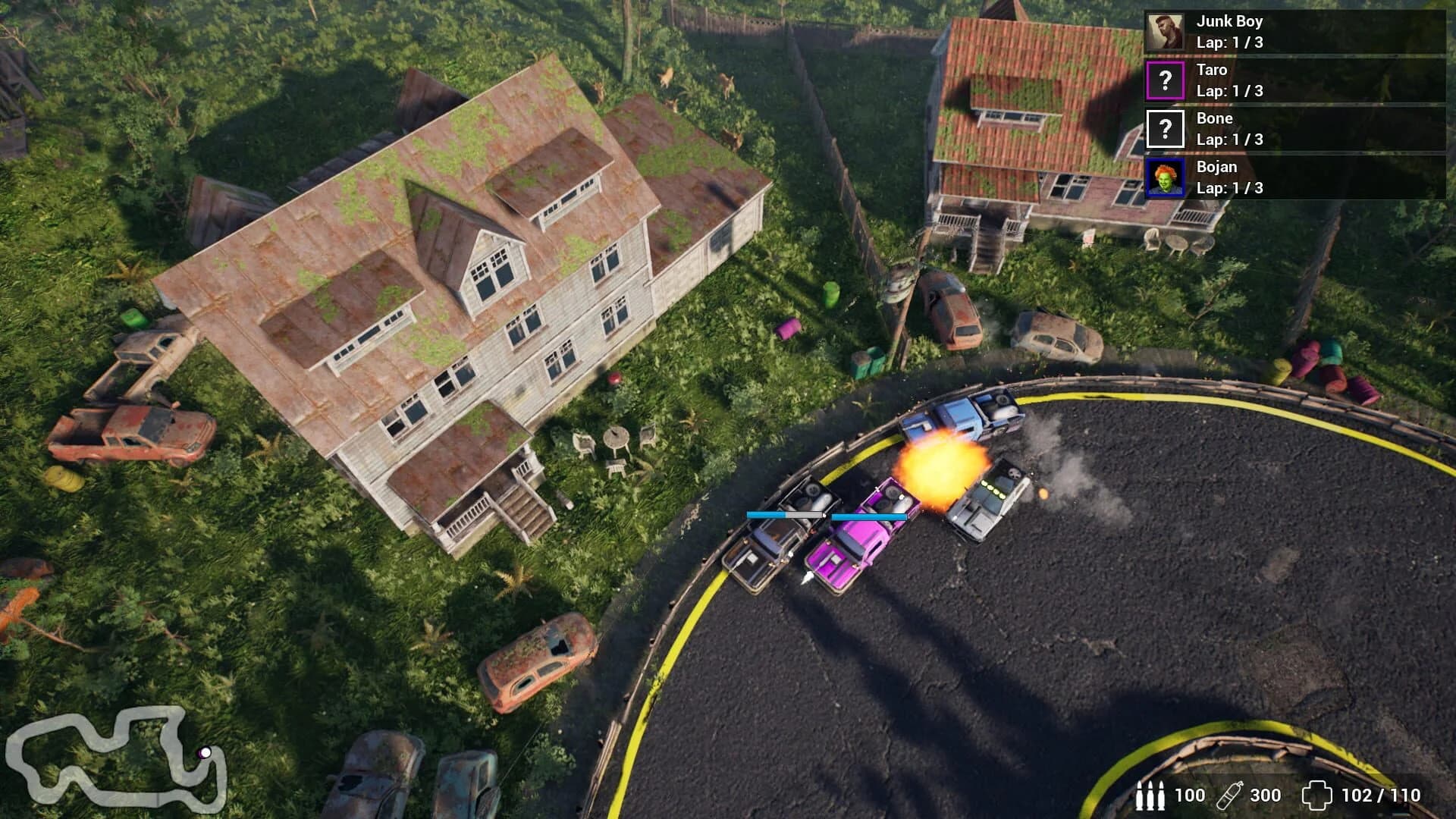Viewport: 1456px width, 819px height.
Task: Click the bullet ammo icon in HUD
Action: [1150, 796]
